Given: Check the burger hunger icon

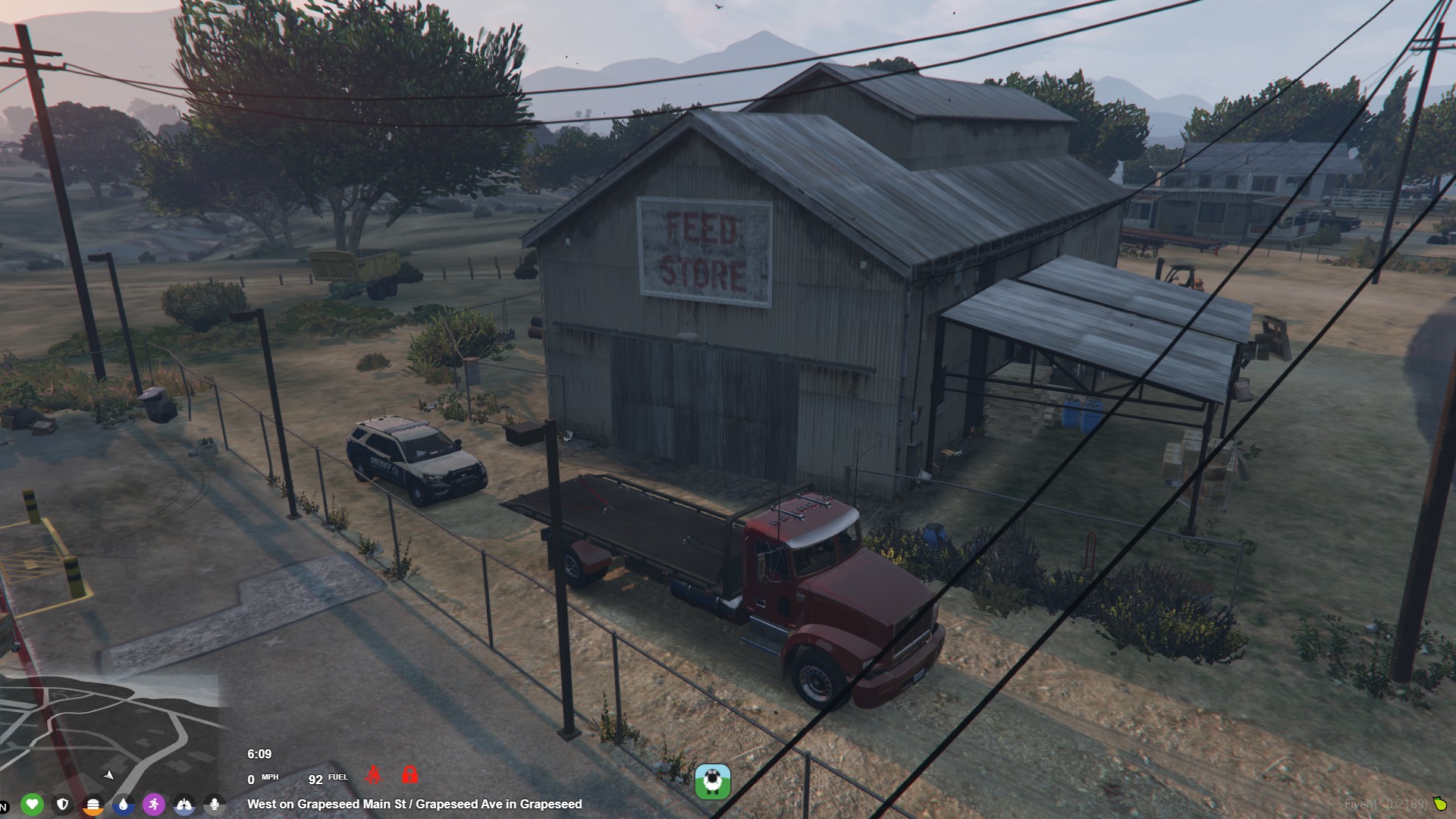Looking at the screenshot, I should point(93,804).
